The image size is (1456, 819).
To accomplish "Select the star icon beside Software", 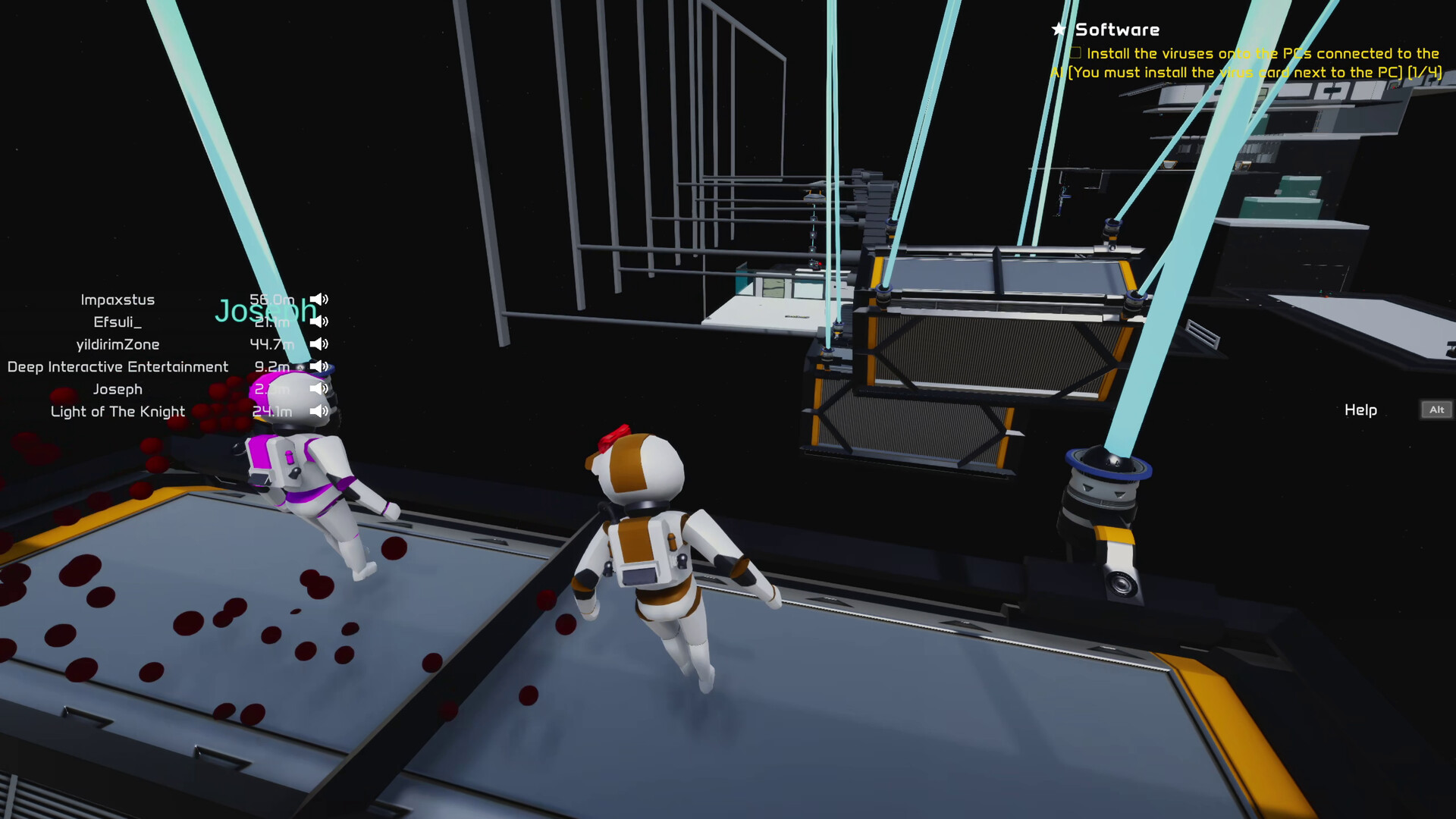I will [1057, 29].
